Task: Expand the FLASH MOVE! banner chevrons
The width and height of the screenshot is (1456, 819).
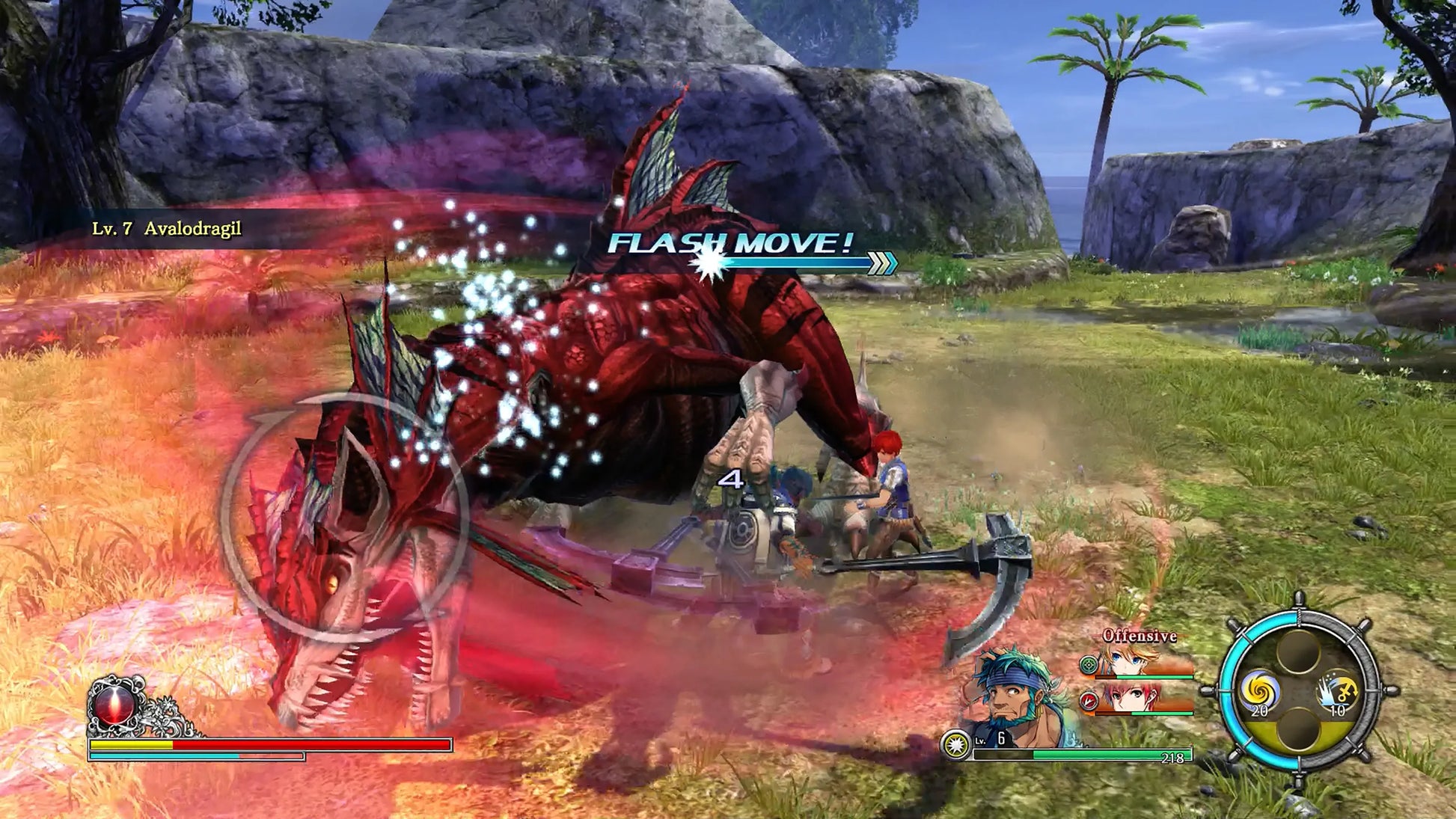Action: pyautogui.click(x=881, y=263)
